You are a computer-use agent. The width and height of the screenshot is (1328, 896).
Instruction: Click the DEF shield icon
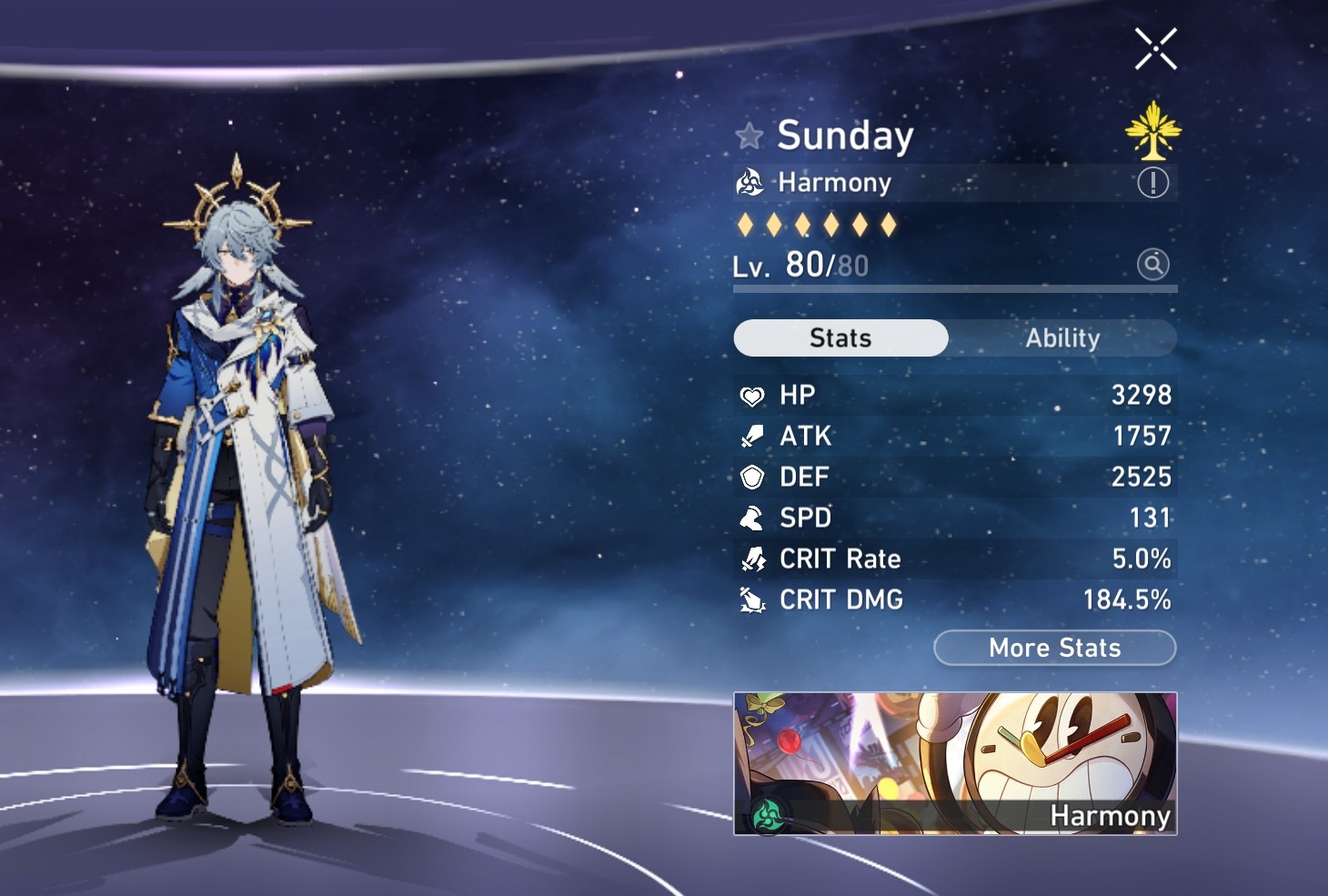(x=751, y=477)
